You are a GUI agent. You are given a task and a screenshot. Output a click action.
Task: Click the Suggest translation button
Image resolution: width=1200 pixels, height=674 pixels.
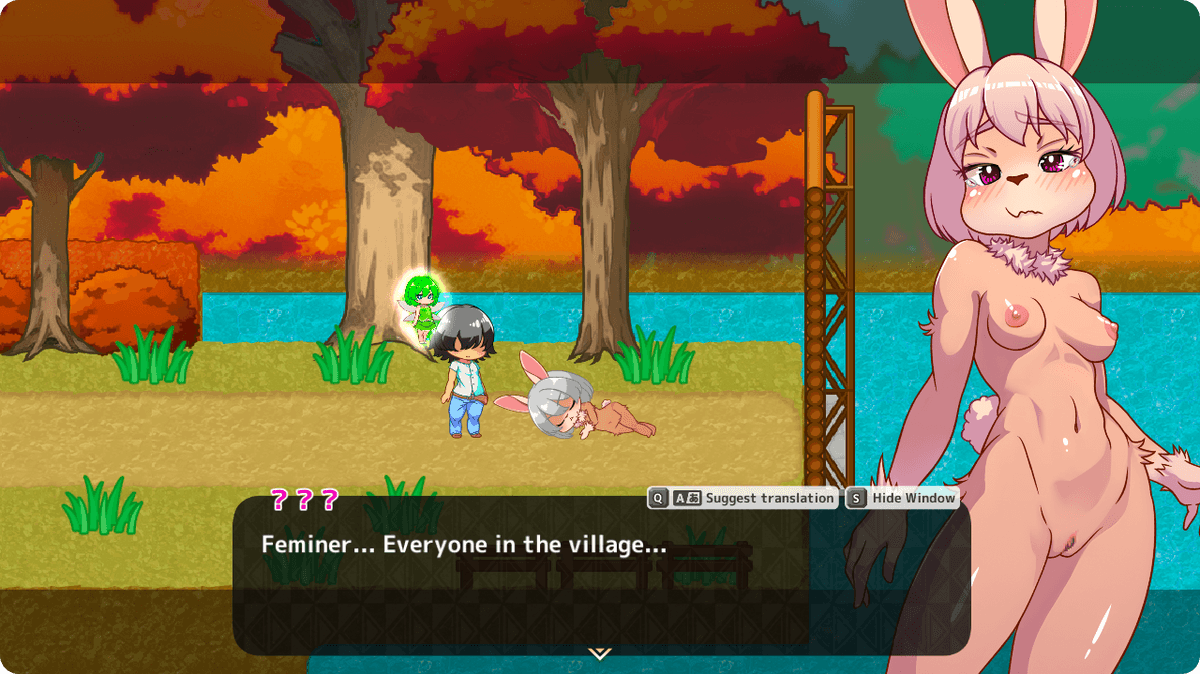[743, 498]
